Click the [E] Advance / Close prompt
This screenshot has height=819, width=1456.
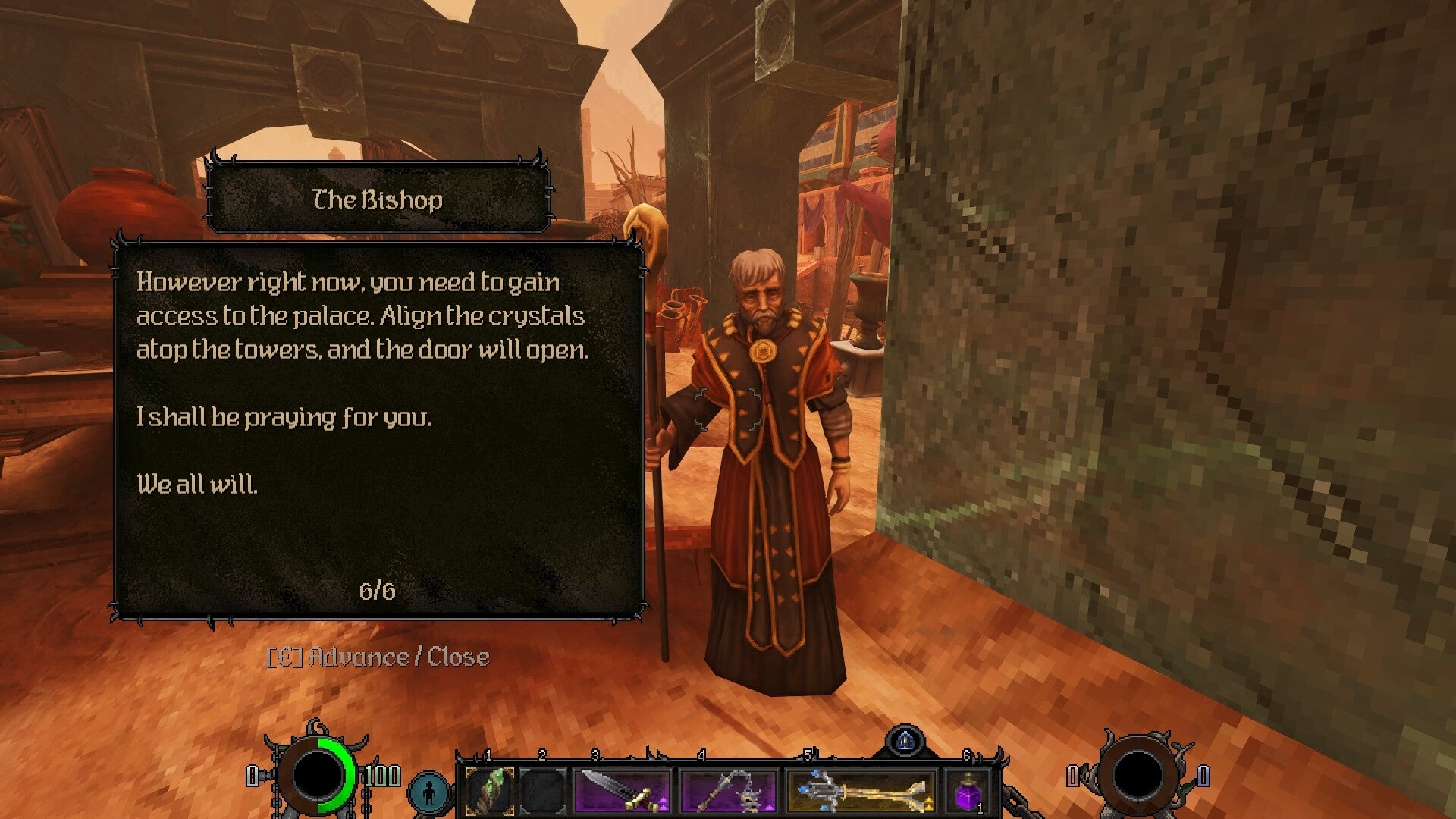[379, 657]
